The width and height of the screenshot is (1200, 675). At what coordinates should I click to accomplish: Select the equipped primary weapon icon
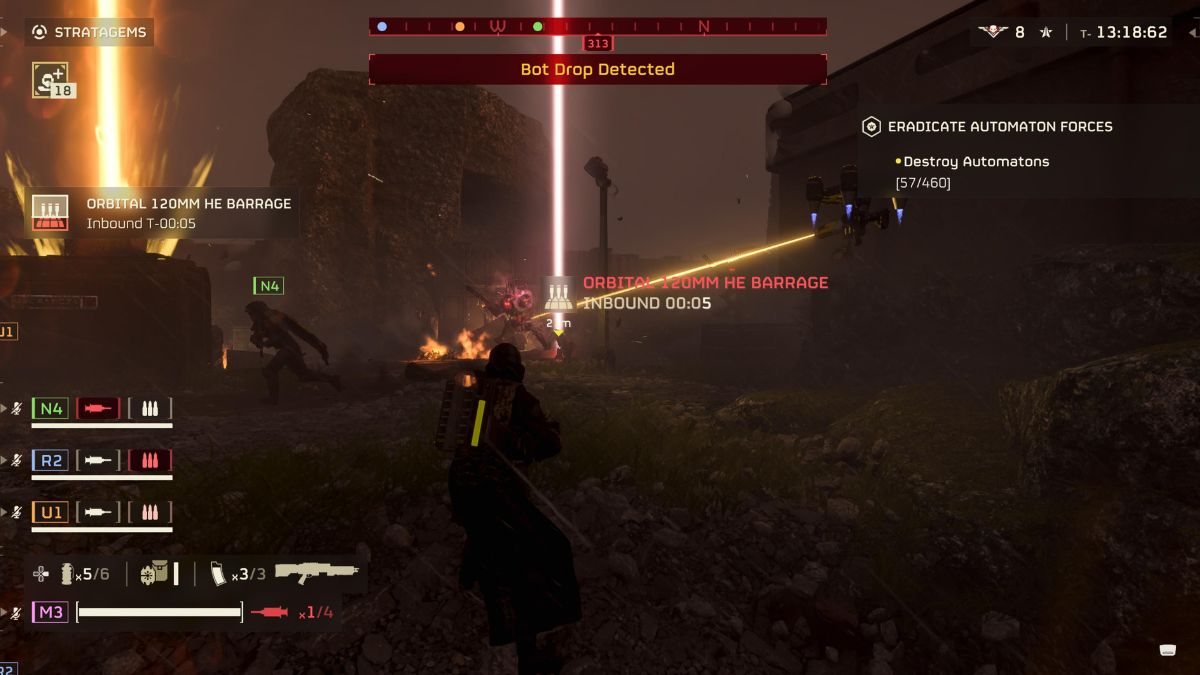click(316, 573)
